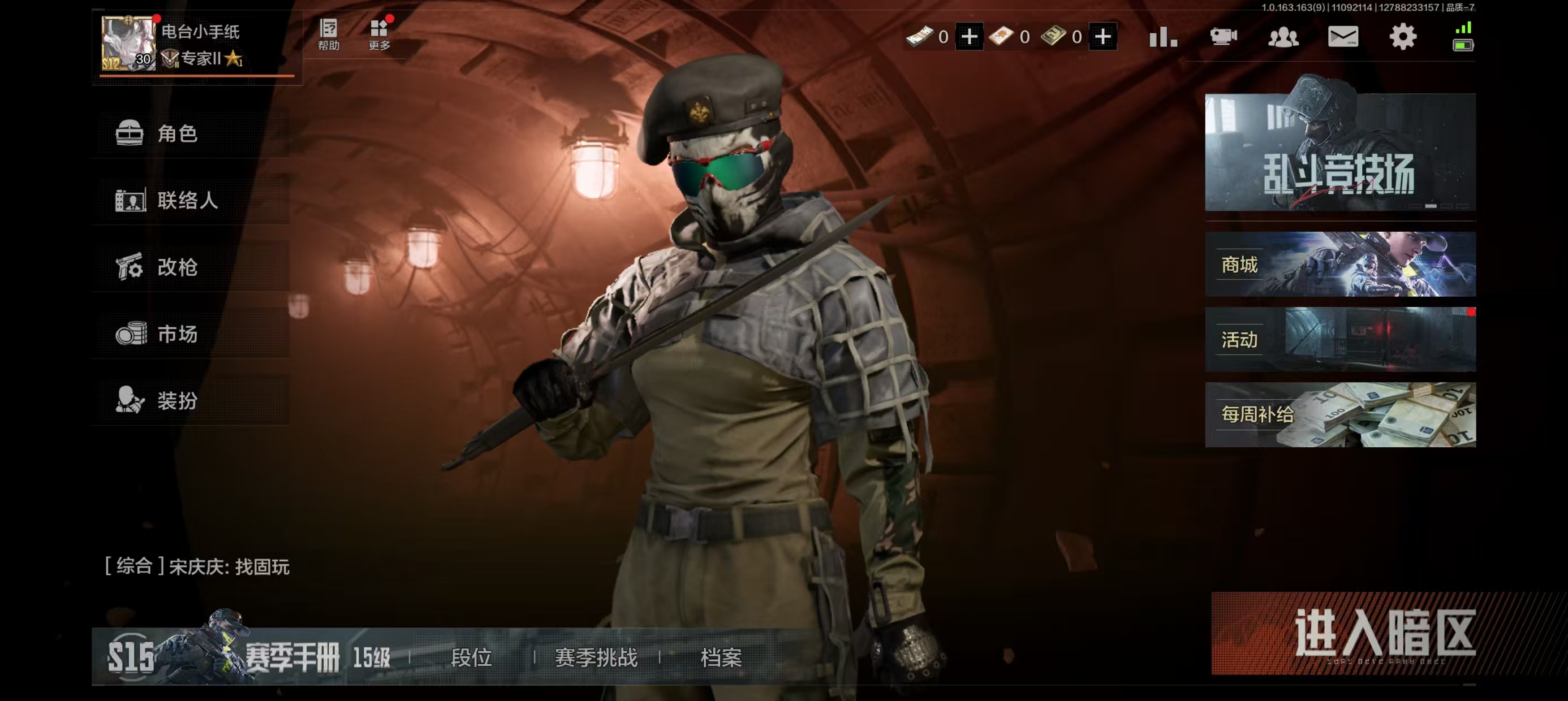Expand the 更多 more options
The height and width of the screenshot is (701, 1568).
[379, 34]
